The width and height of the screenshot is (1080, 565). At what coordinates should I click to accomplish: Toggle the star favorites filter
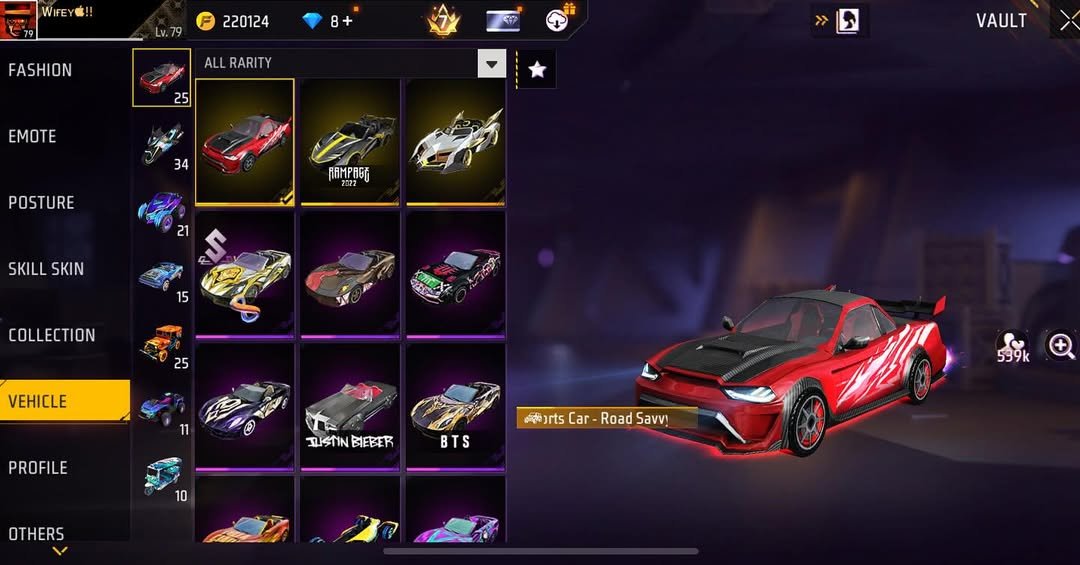click(537, 69)
